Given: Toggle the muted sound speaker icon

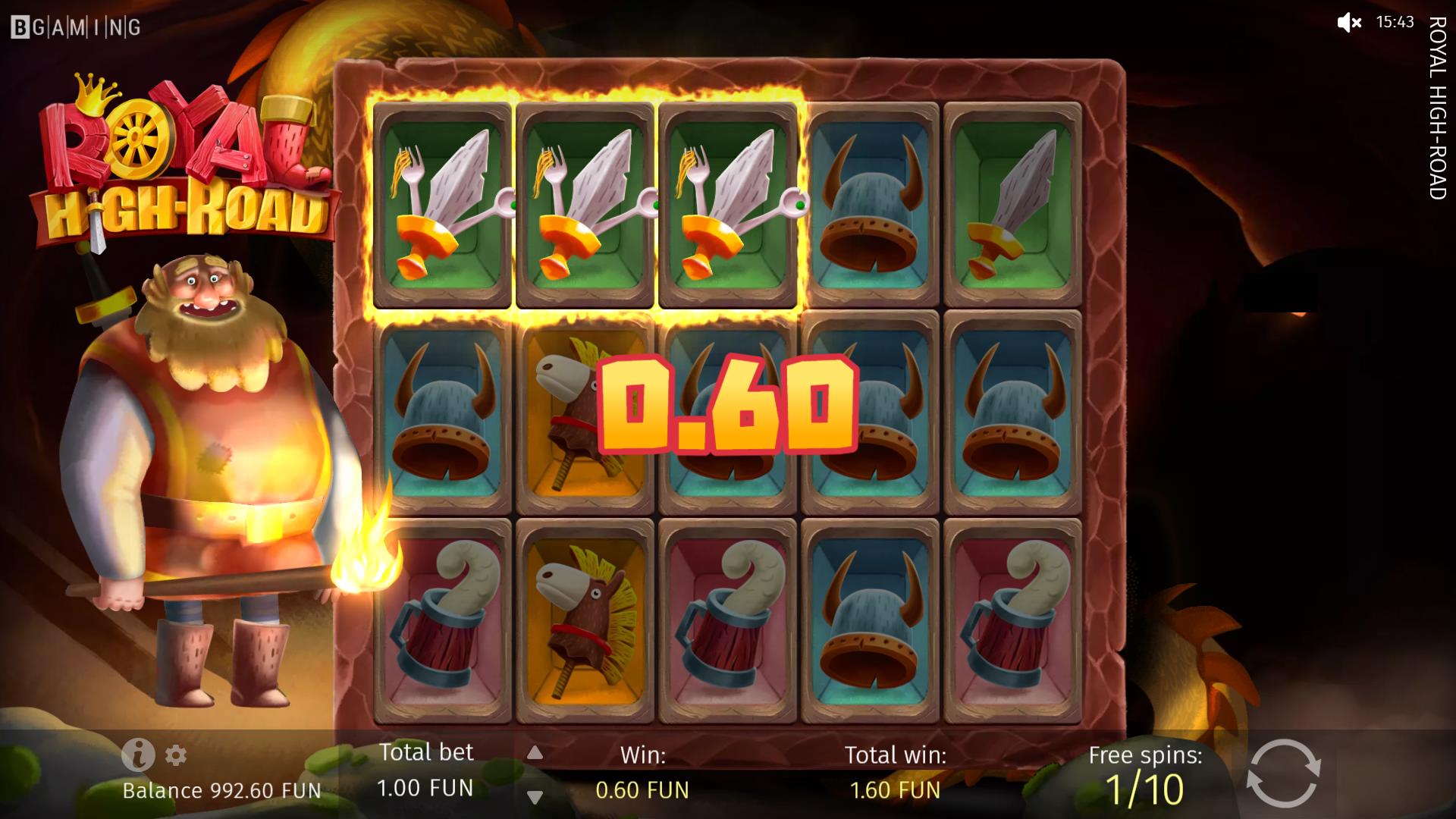Looking at the screenshot, I should 1348,23.
